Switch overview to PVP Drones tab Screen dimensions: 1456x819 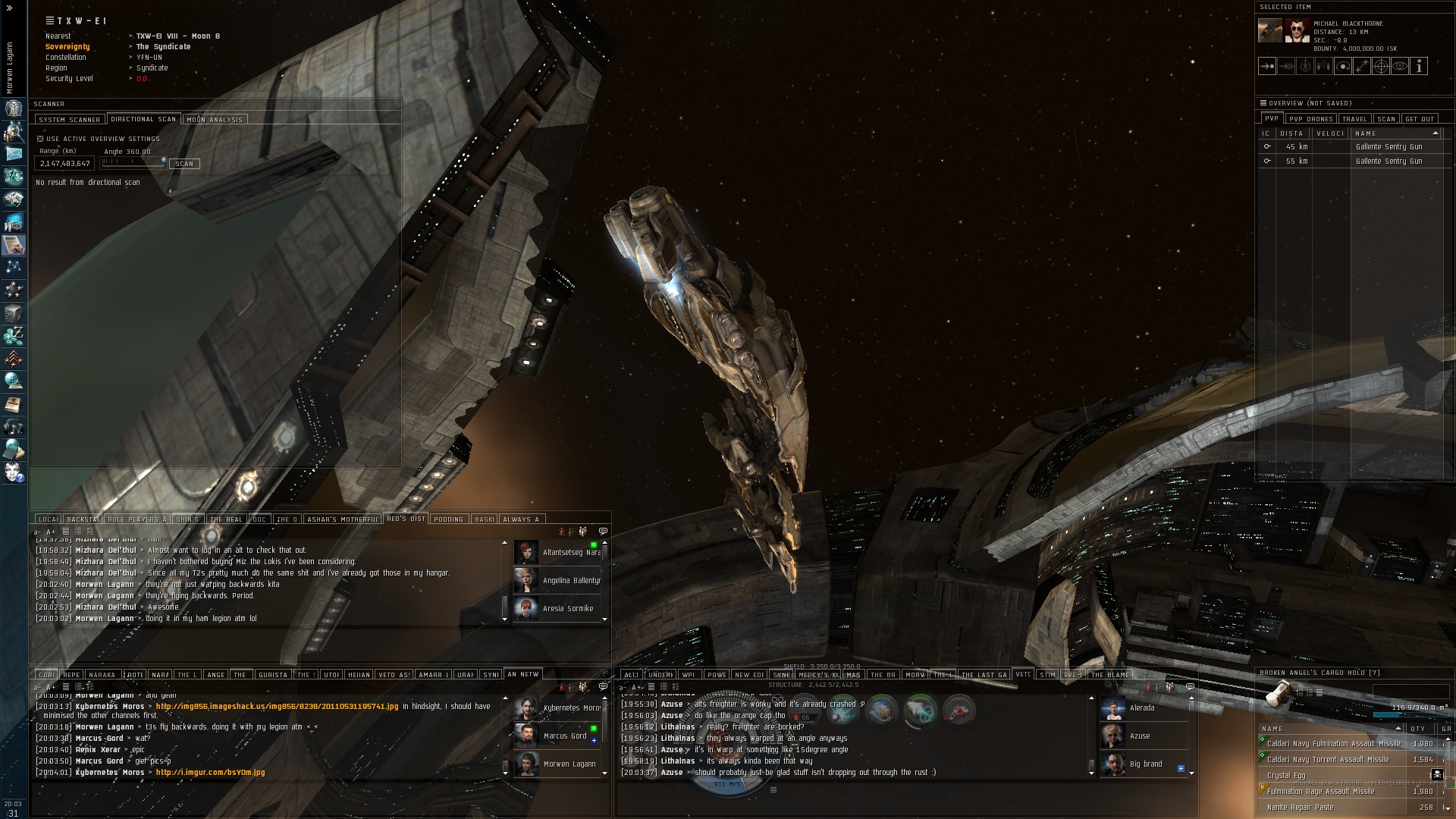[1310, 119]
